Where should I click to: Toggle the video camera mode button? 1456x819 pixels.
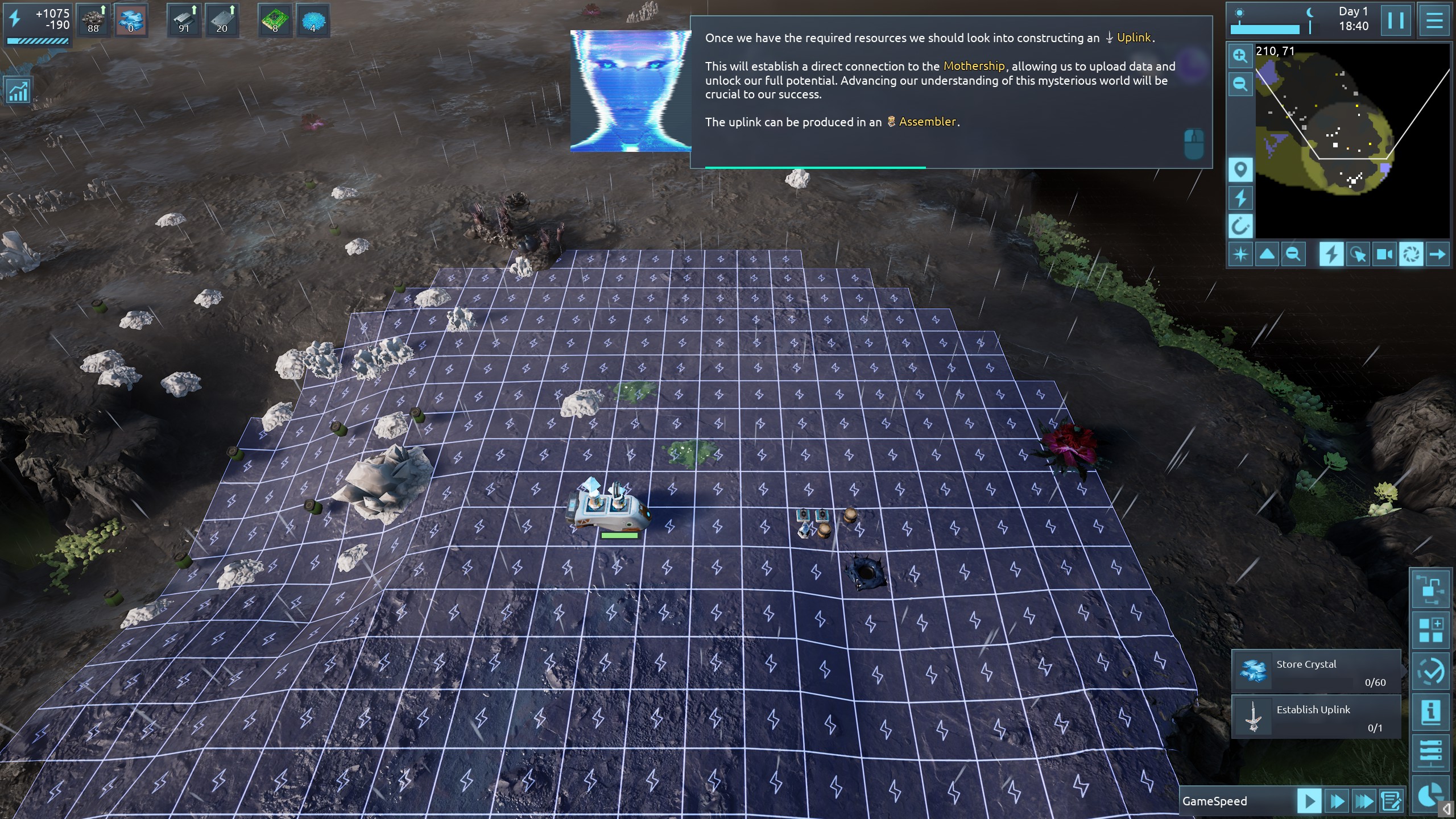point(1384,254)
